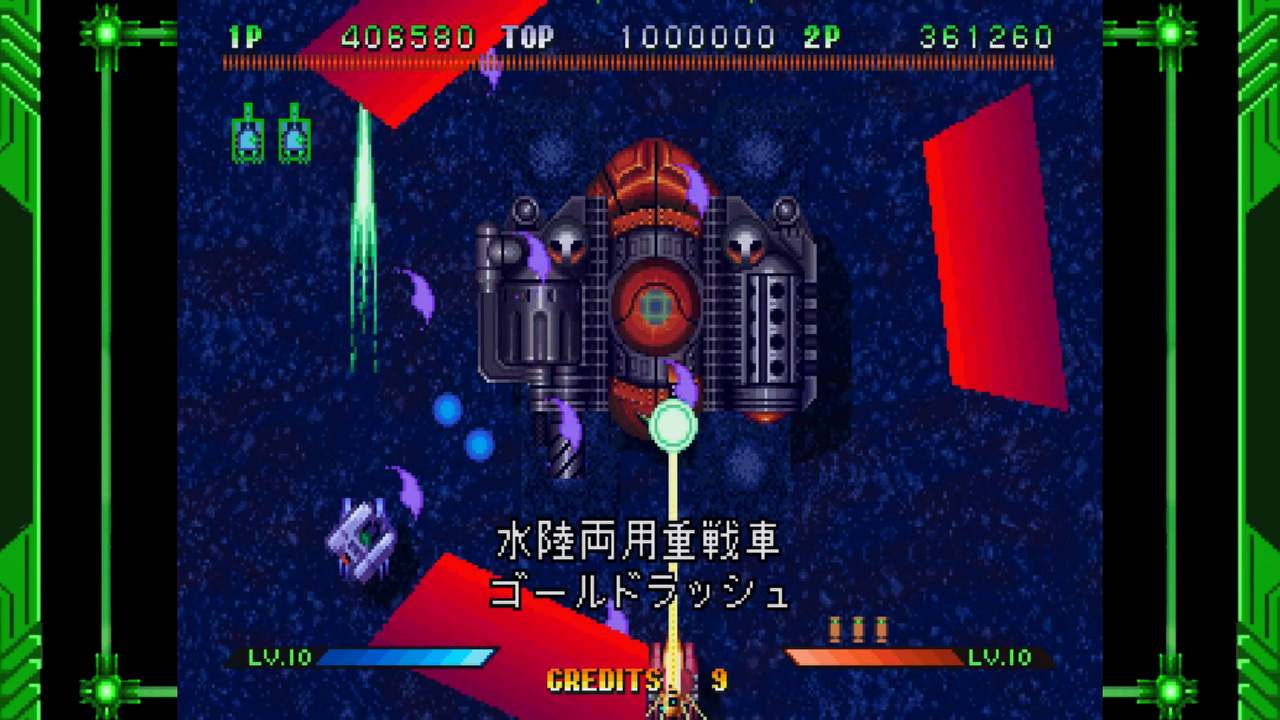Select the first green reserve ship icon
The width and height of the screenshot is (1280, 720).
click(248, 135)
